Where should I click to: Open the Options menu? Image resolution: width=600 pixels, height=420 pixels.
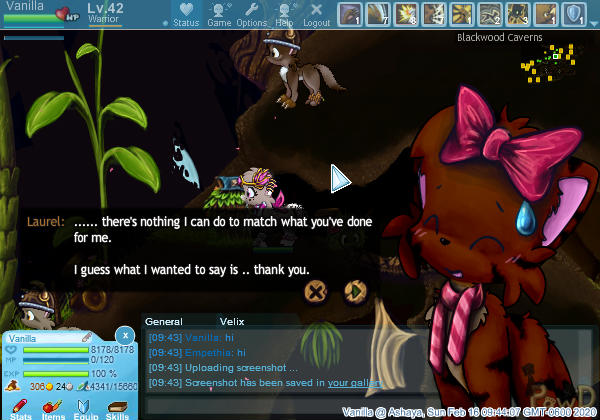251,14
